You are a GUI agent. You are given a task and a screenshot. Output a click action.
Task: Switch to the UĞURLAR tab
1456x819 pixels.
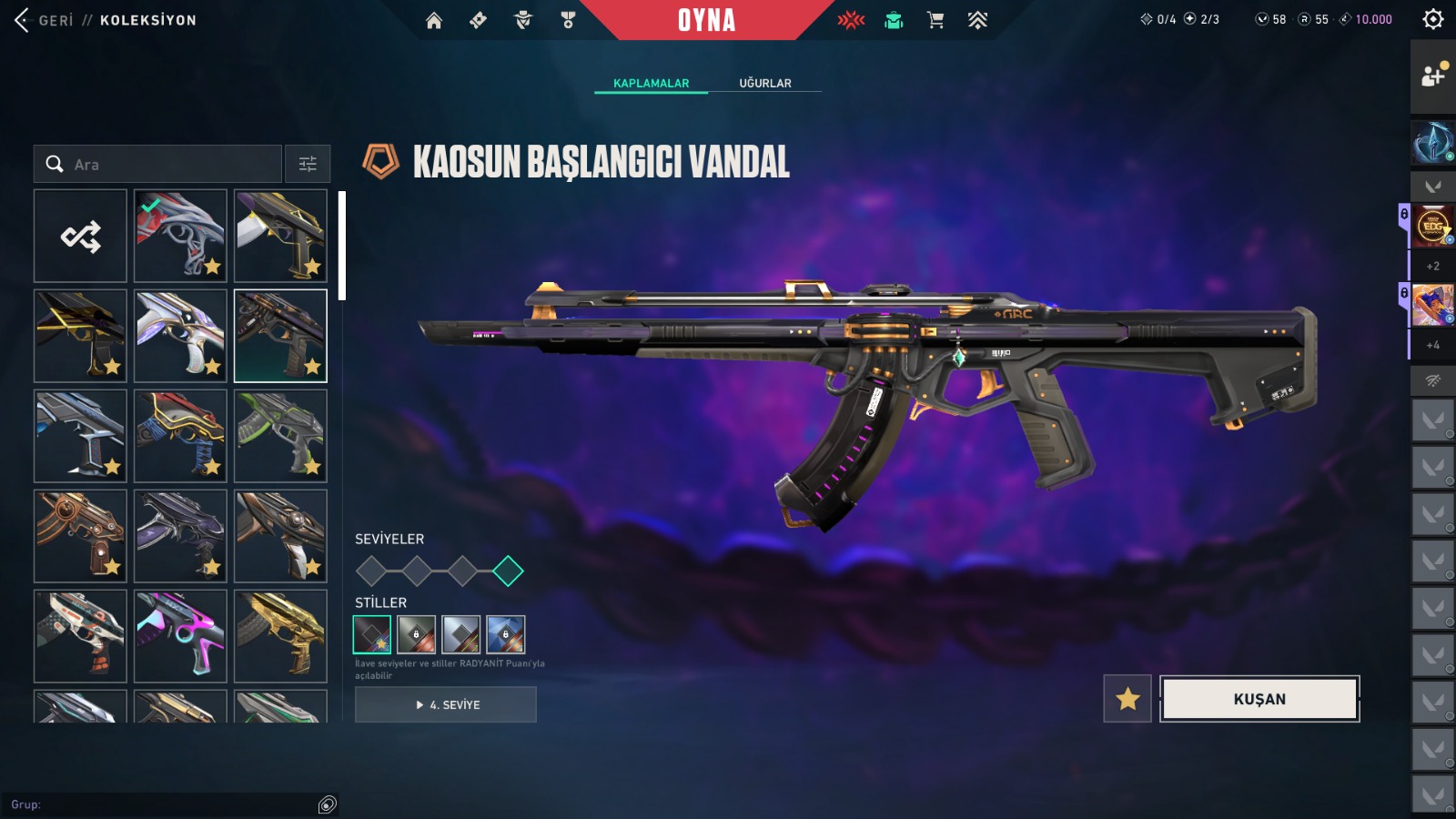764,83
